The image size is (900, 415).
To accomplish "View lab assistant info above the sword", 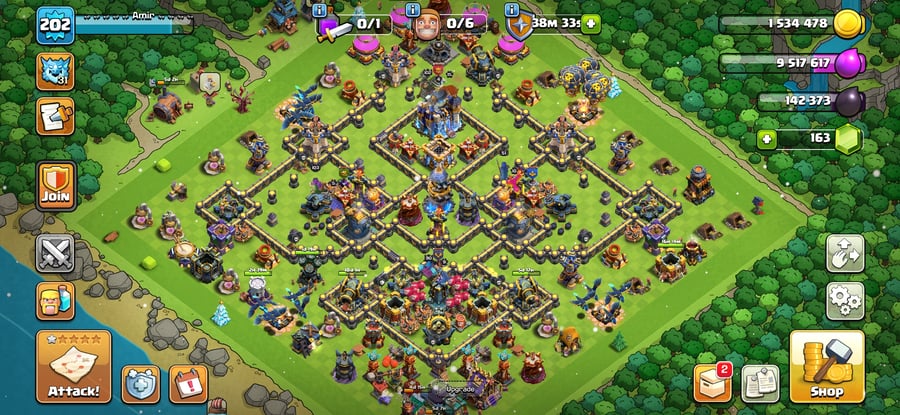I will (320, 10).
